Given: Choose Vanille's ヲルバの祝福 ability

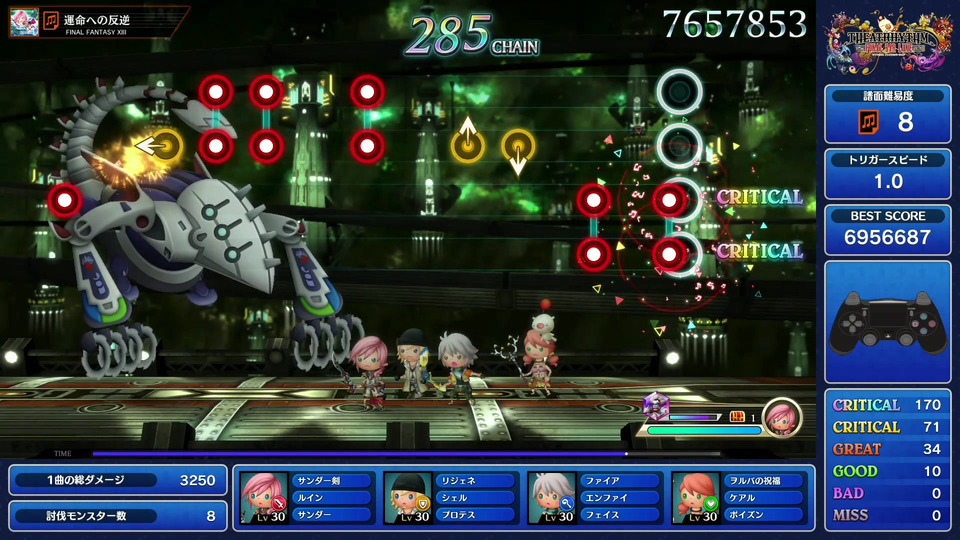Looking at the screenshot, I should pos(764,481).
